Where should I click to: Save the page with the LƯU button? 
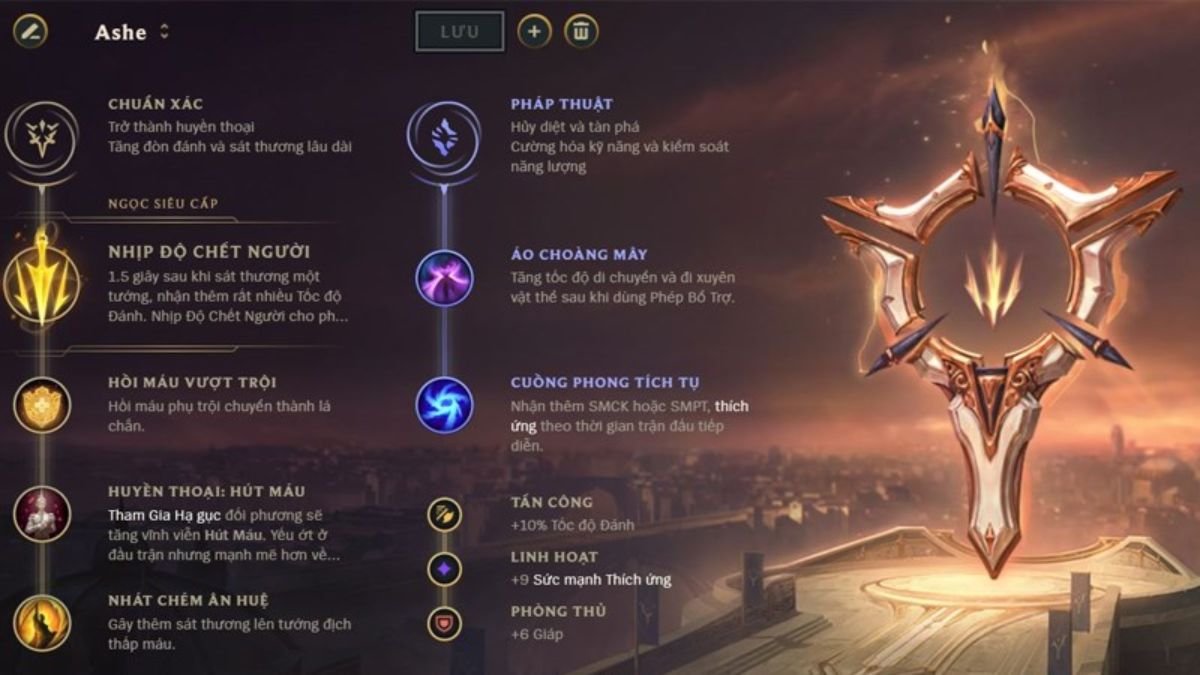point(459,31)
